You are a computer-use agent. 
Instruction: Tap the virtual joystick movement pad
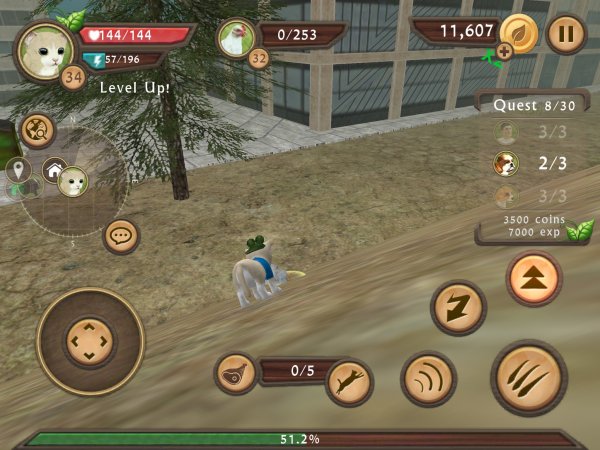click(x=90, y=340)
